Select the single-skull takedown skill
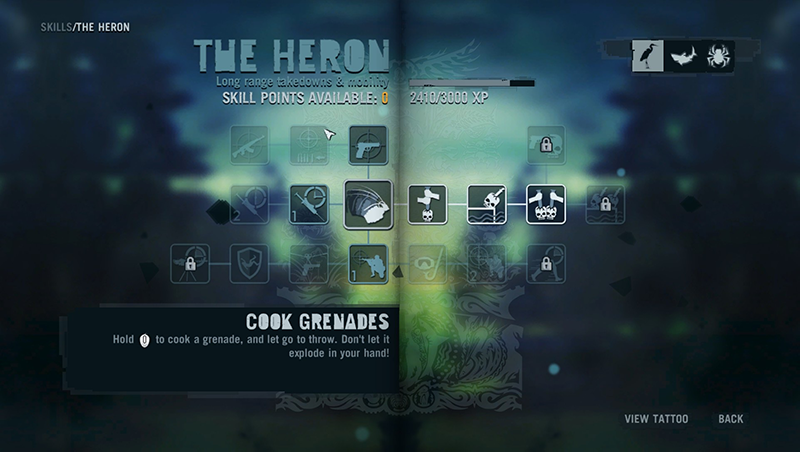The width and height of the screenshot is (800, 452). coord(428,205)
